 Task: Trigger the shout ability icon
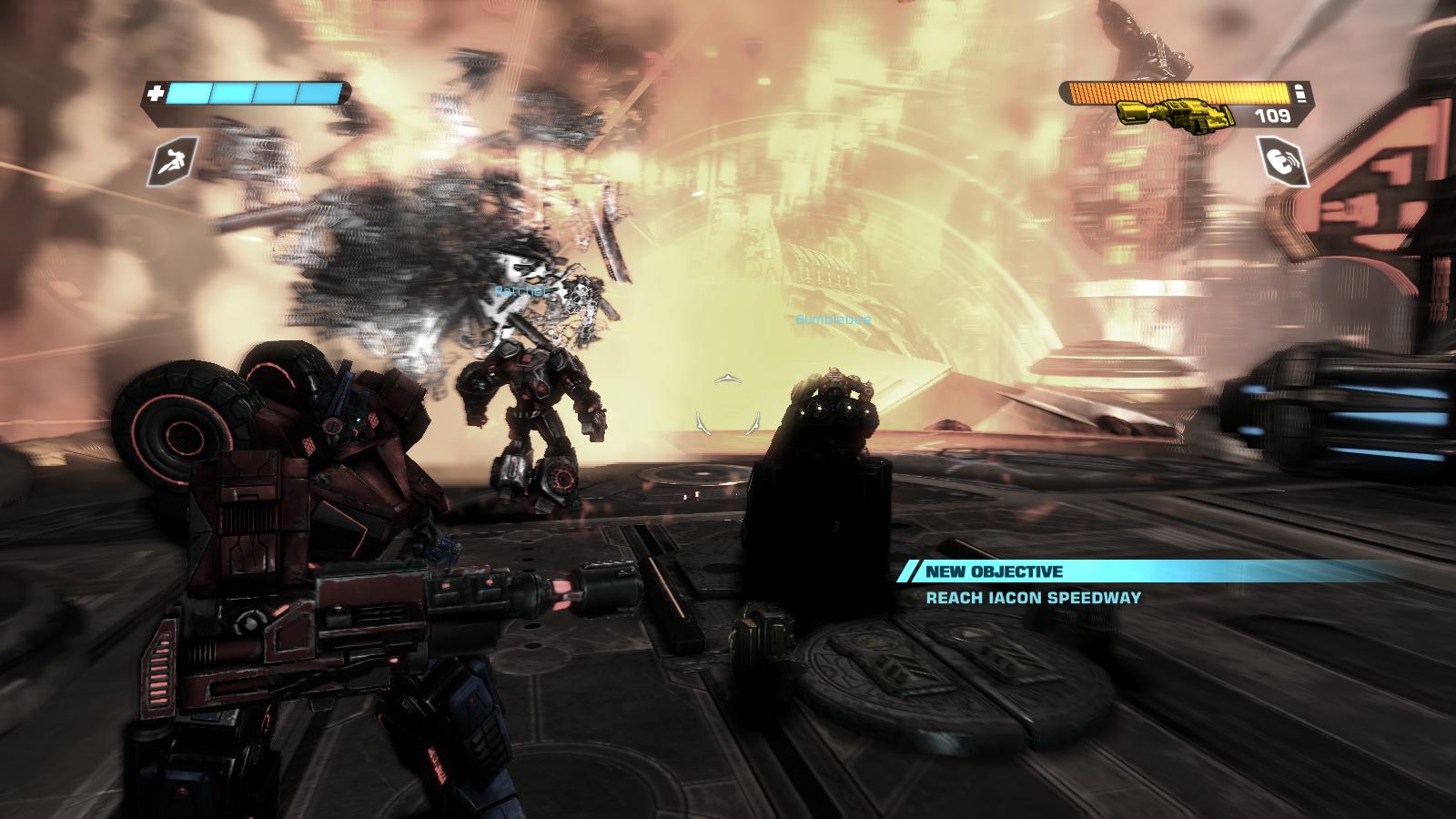1284,163
